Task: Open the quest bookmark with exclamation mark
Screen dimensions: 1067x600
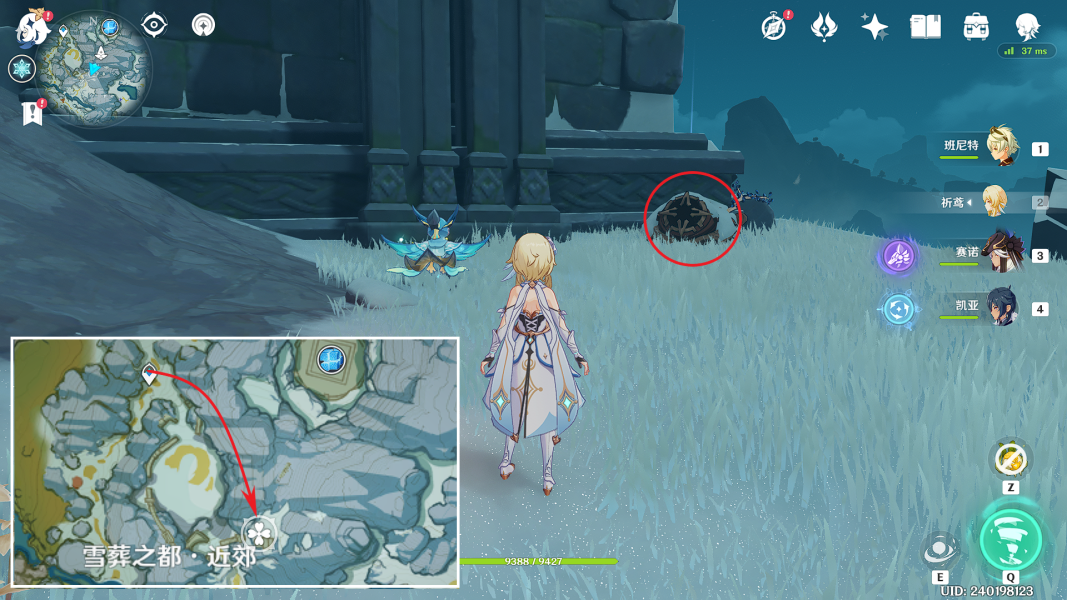Action: [32, 114]
